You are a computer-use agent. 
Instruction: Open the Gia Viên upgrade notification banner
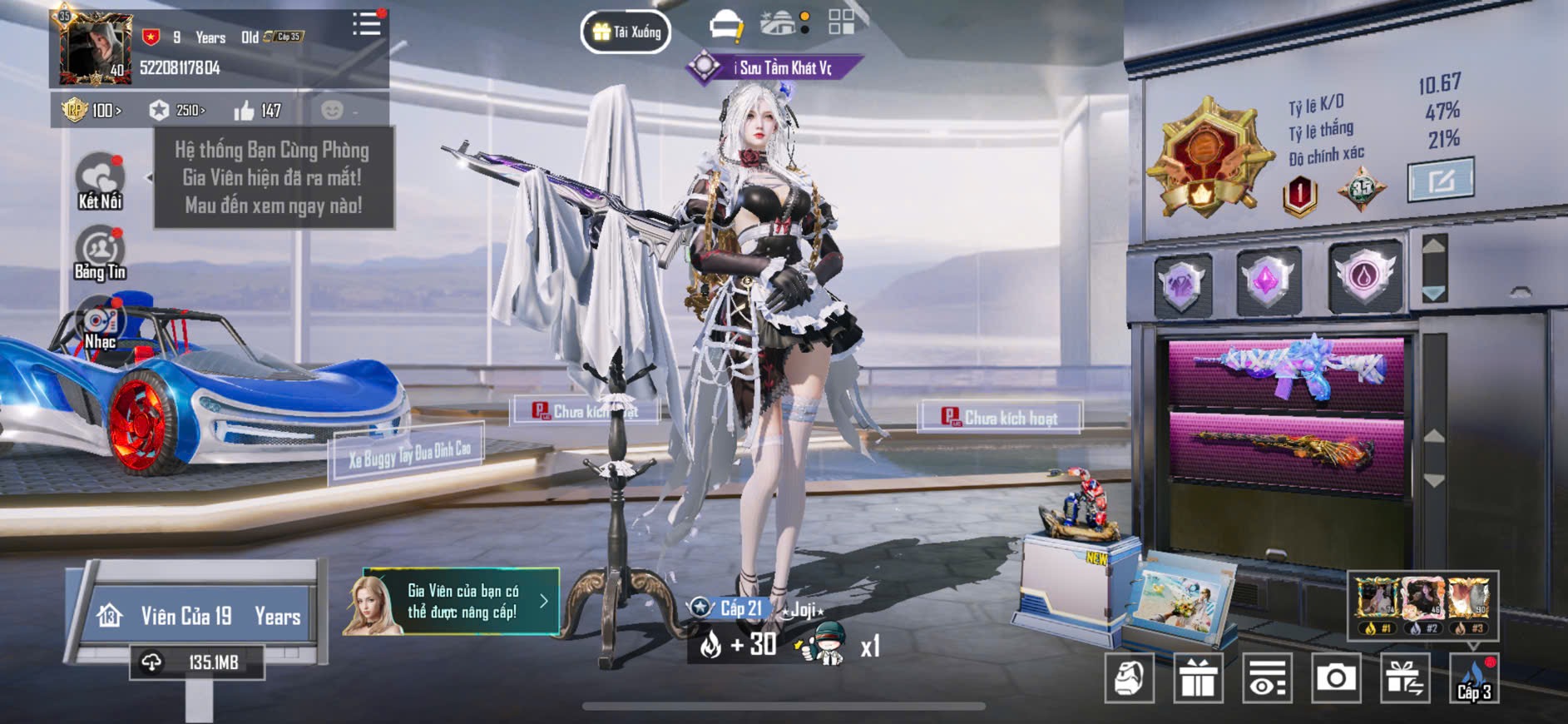point(451,602)
